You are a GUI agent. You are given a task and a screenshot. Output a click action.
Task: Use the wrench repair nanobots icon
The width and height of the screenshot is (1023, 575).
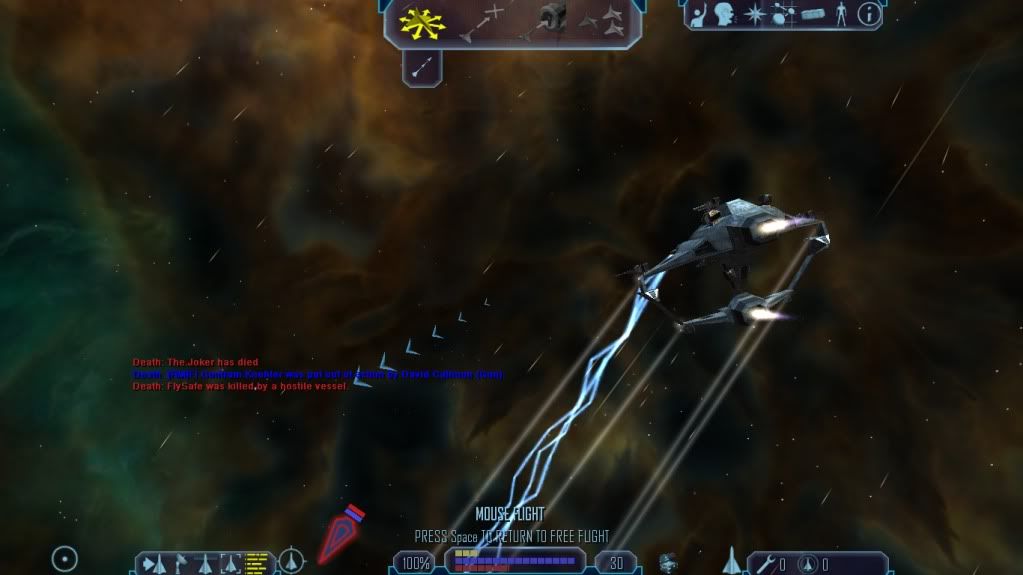coord(766,564)
